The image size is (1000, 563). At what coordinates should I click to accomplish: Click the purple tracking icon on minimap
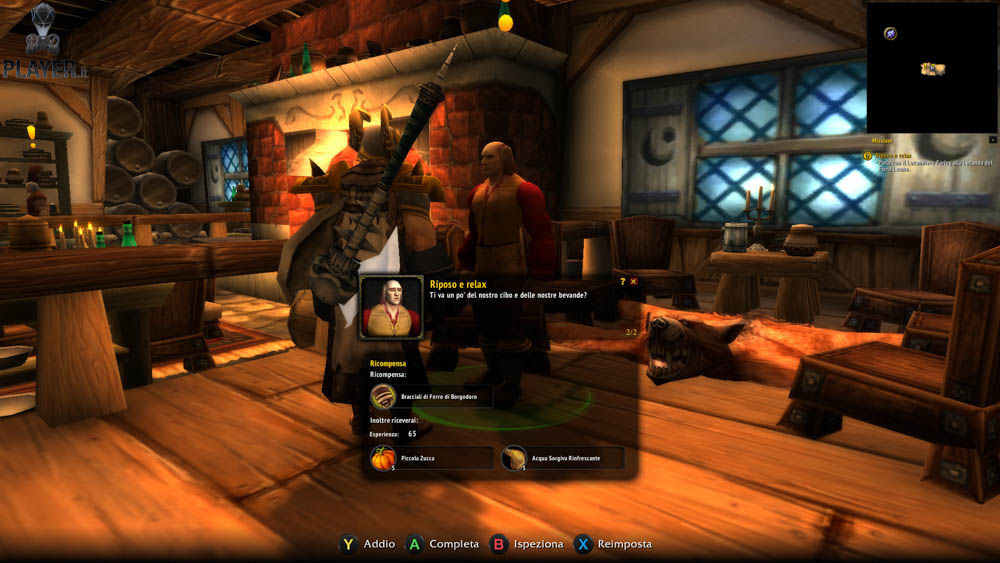tap(890, 33)
